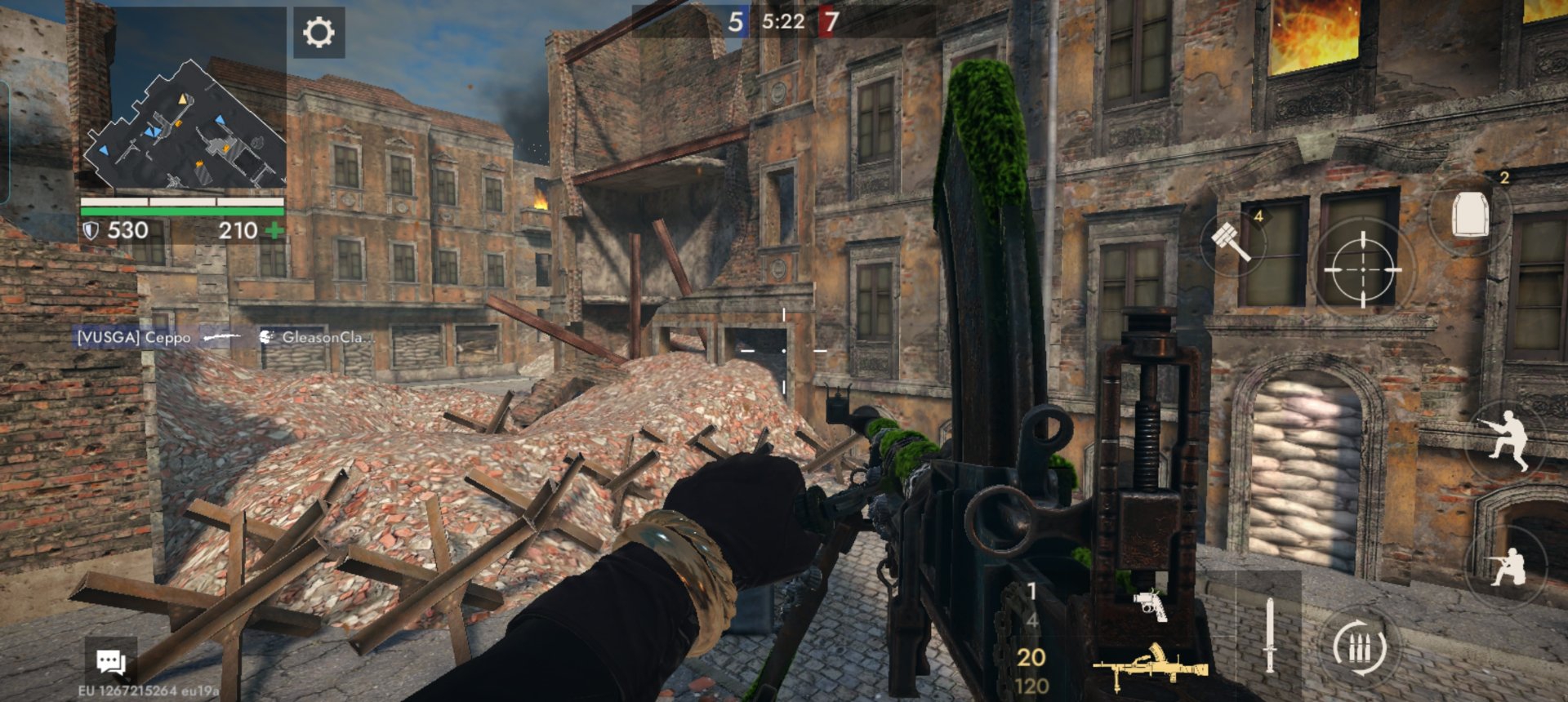Switch to the revolver sidearm
The image size is (1568, 702).
pos(1150,605)
